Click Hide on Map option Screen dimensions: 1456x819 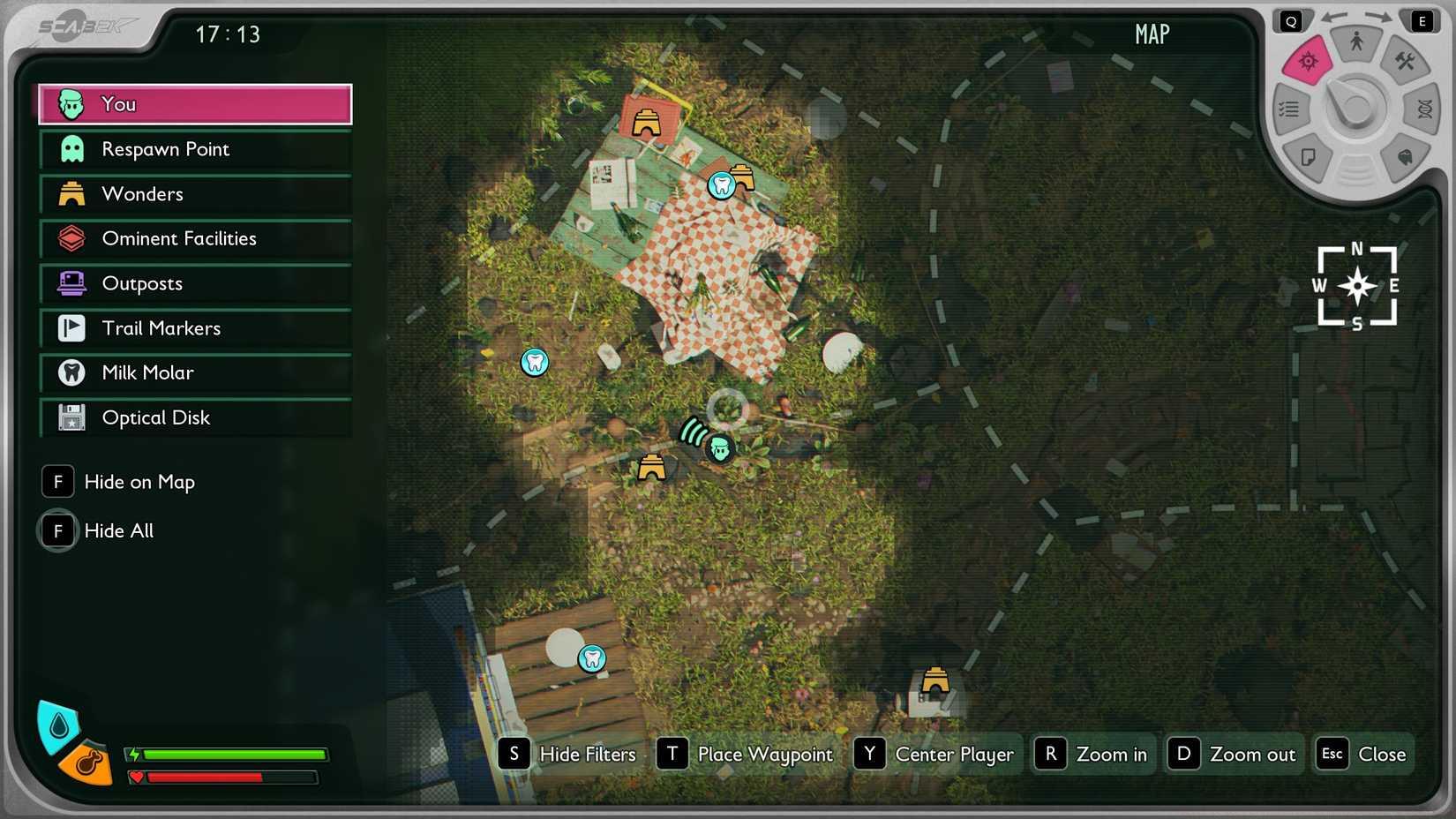pos(139,481)
